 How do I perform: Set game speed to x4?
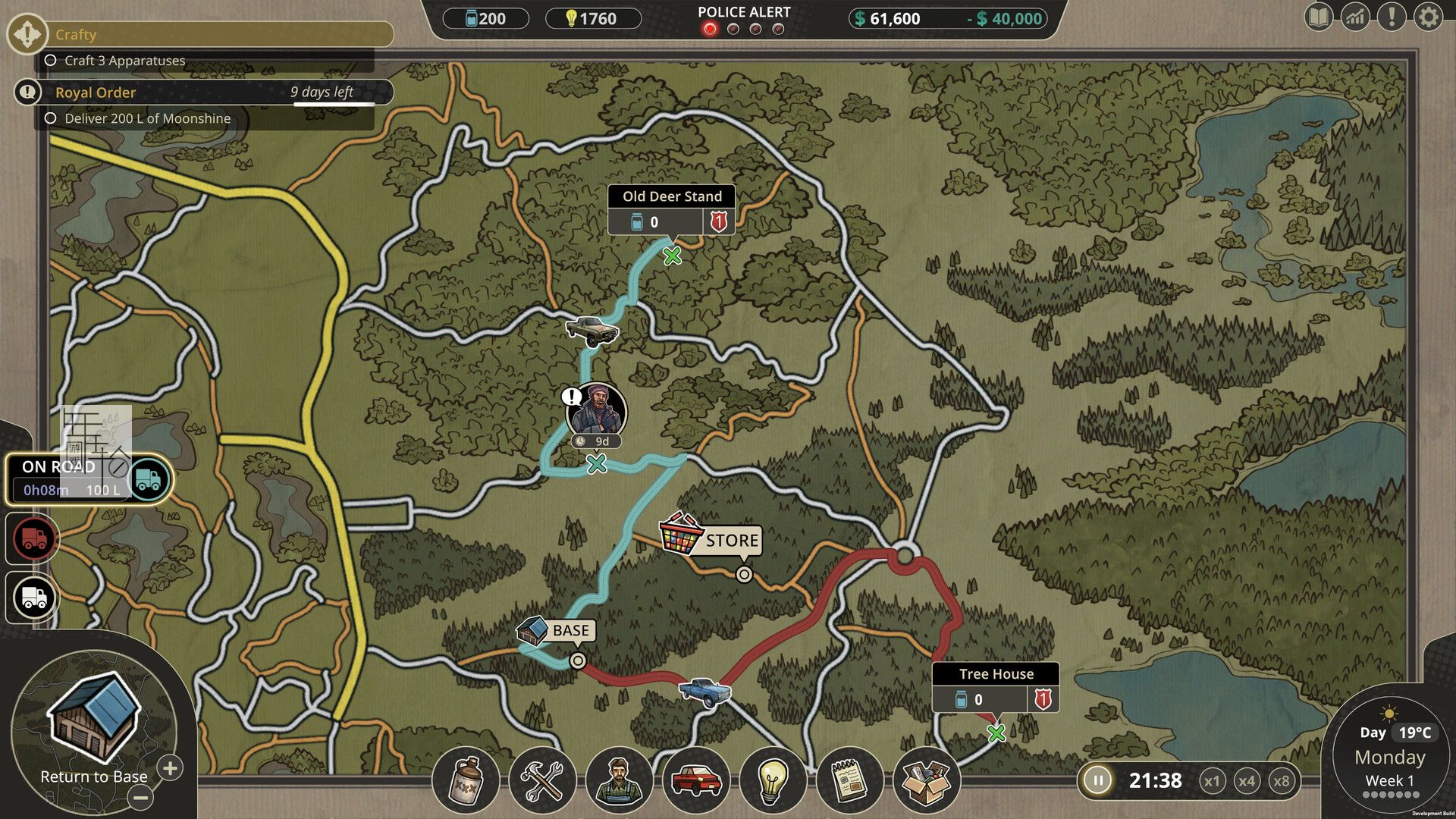(1247, 781)
